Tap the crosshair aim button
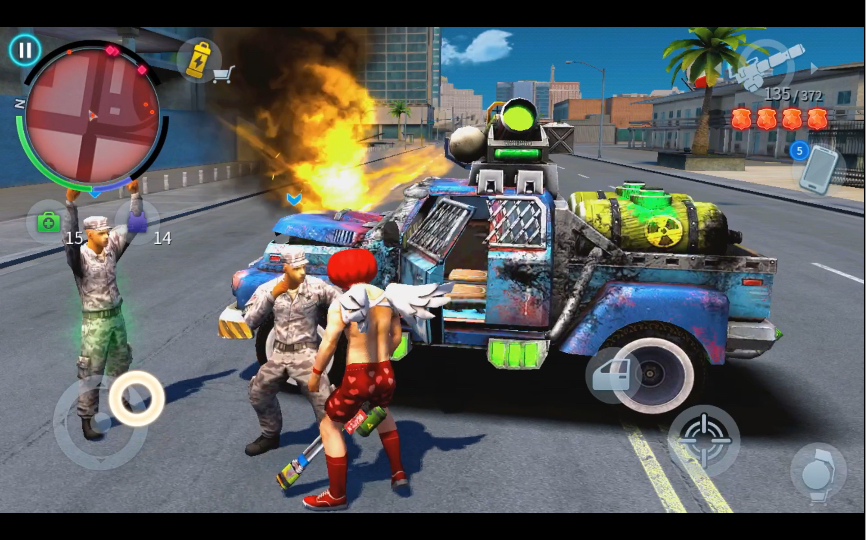The height and width of the screenshot is (540, 866). (x=704, y=440)
